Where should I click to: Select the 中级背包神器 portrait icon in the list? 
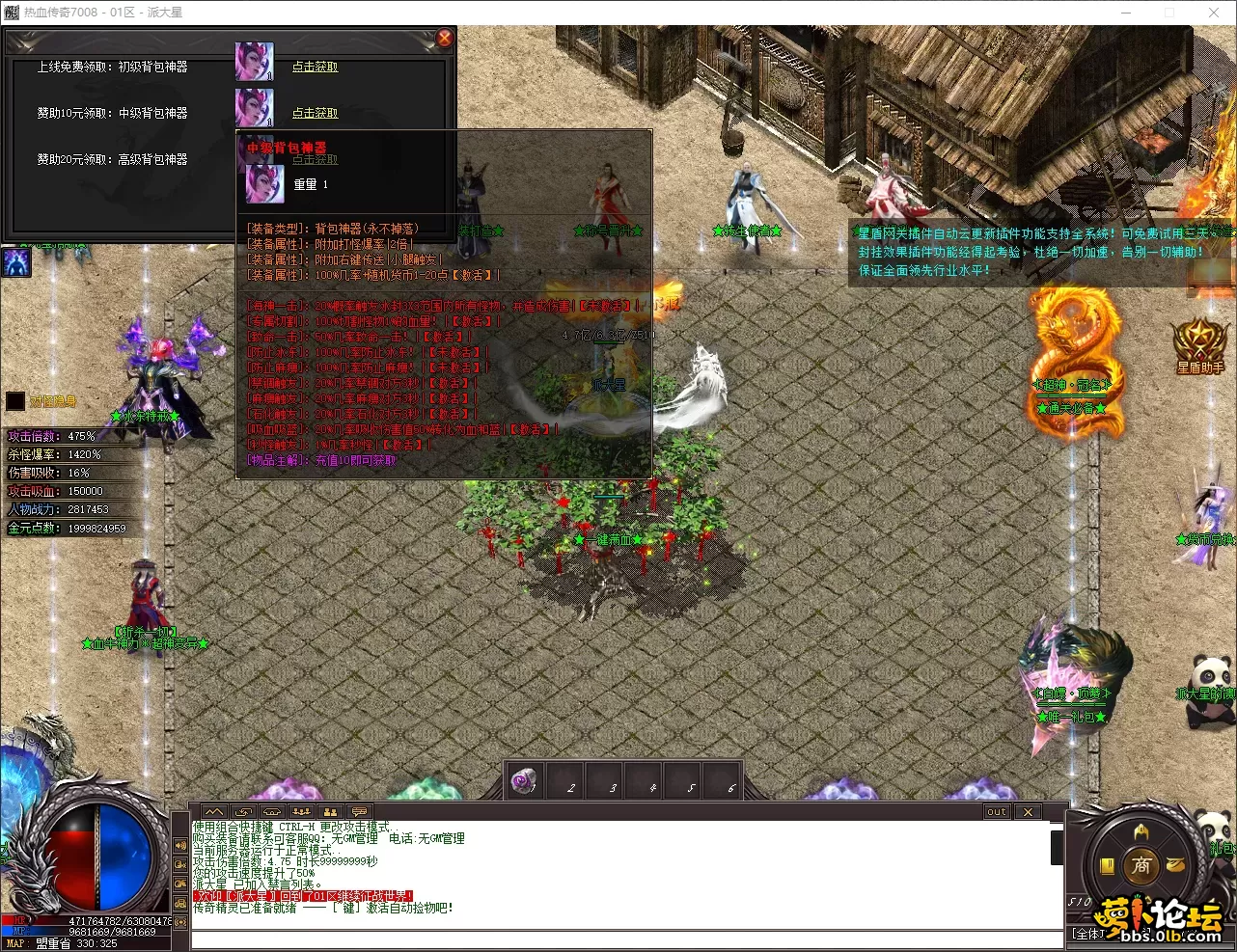(x=255, y=108)
